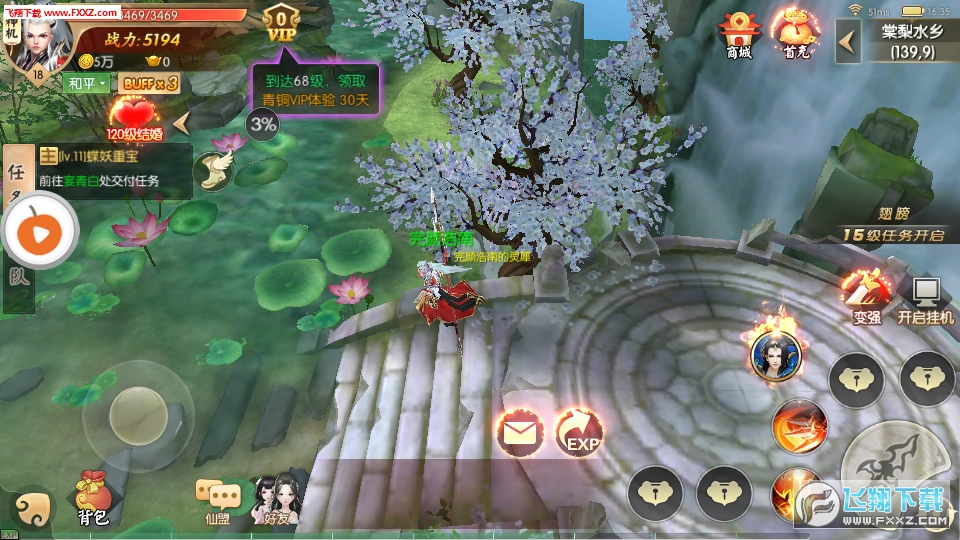Click the 3% progress circle
Screen dimensions: 960x540
264,124
